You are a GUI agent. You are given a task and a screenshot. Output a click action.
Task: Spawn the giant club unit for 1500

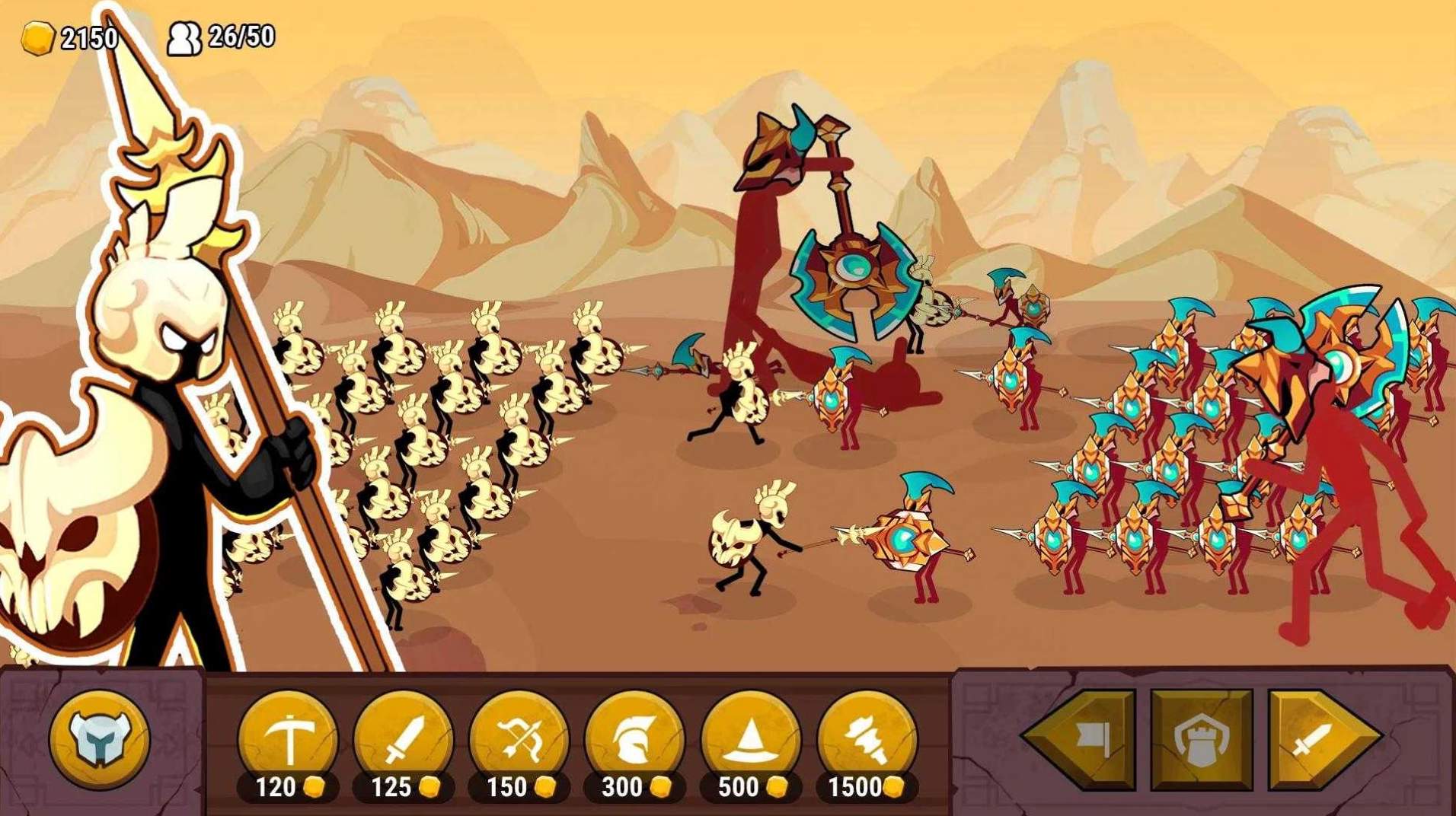pos(867,738)
